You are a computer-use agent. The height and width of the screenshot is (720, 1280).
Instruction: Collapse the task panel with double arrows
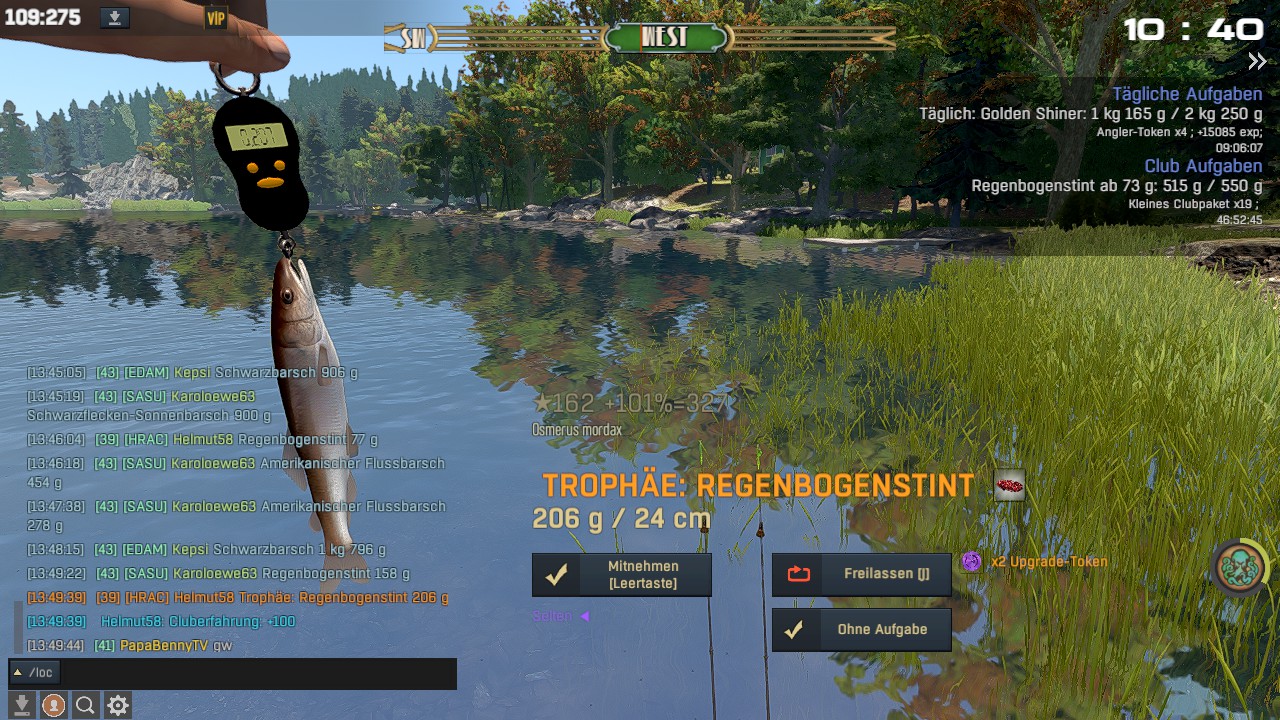coord(1257,62)
